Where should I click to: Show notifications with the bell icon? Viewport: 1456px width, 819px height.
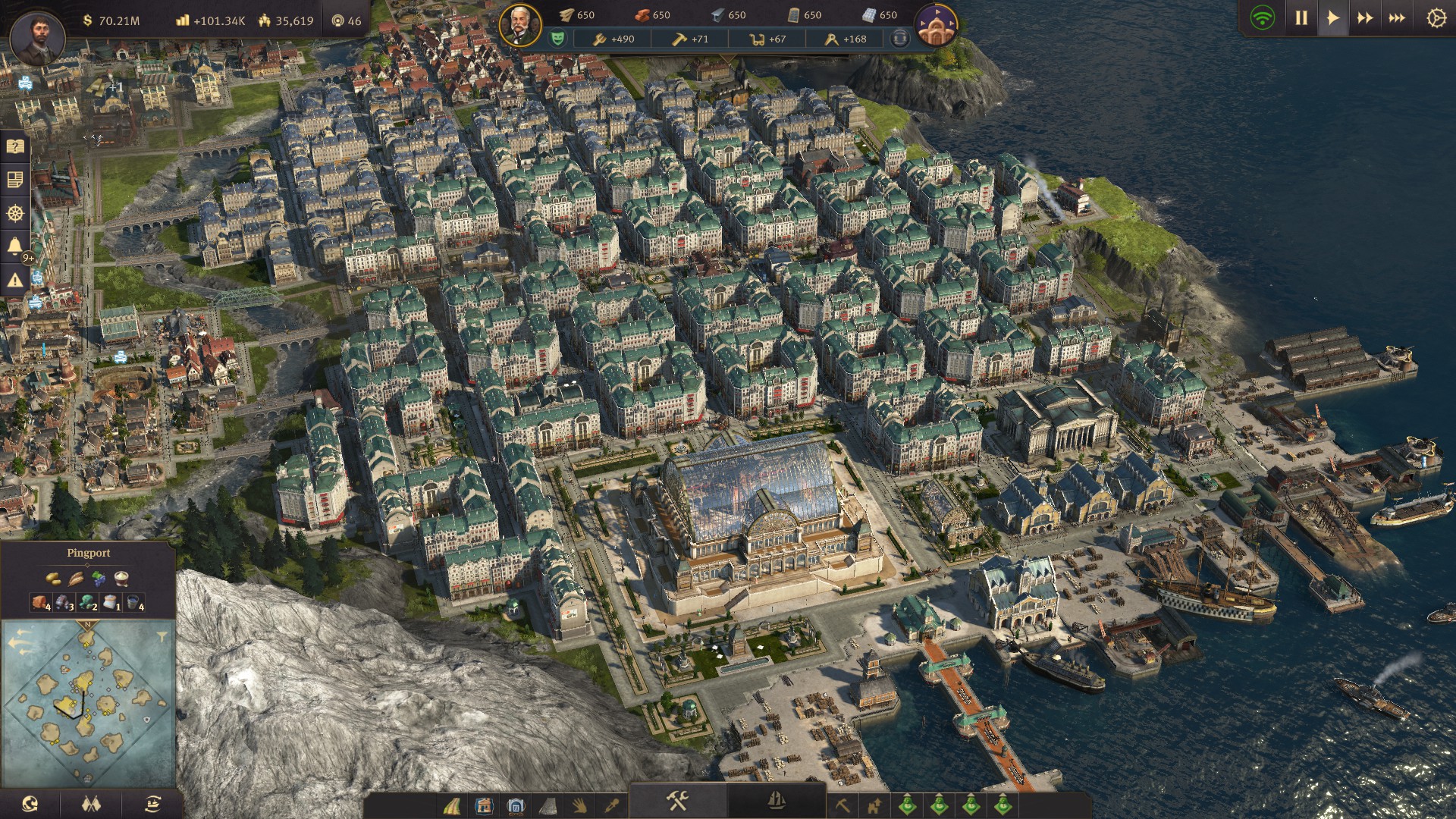click(15, 246)
